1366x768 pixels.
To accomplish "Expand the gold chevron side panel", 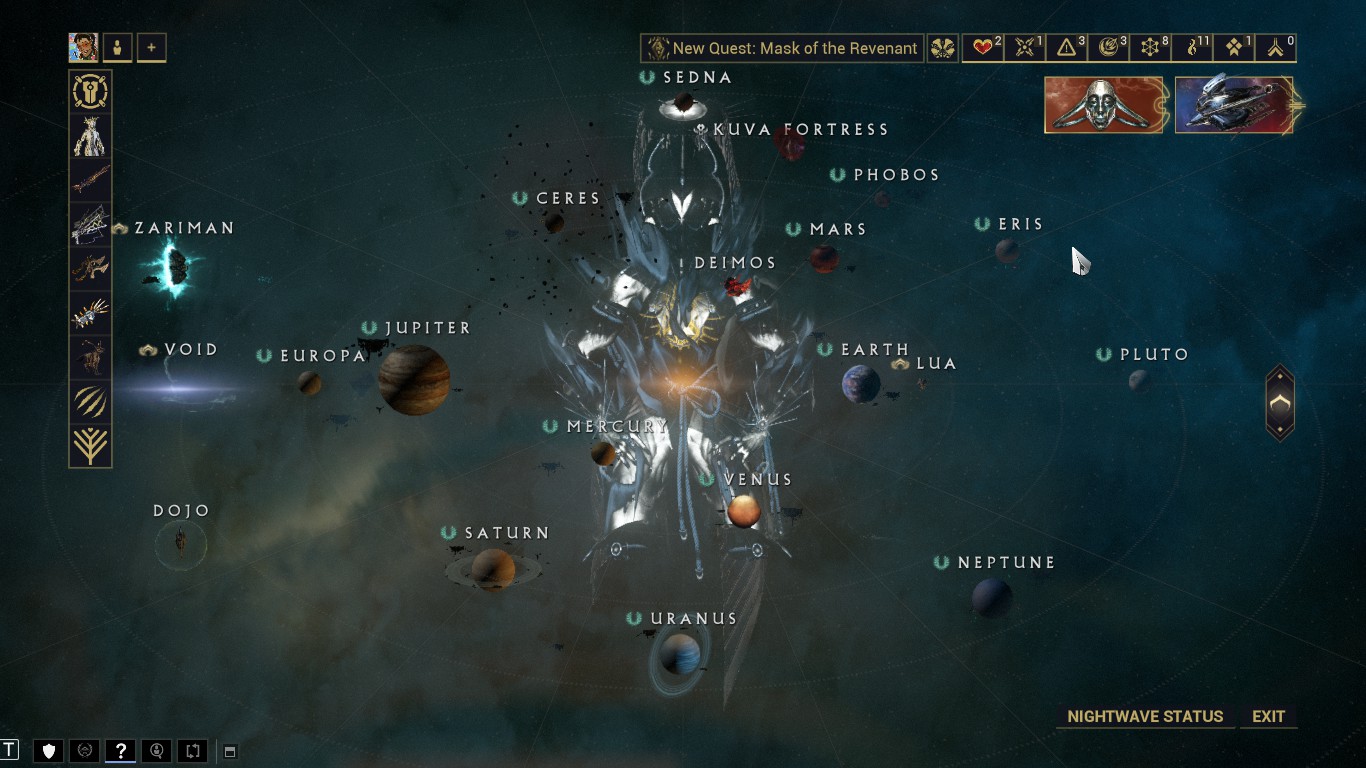I will coord(1280,403).
